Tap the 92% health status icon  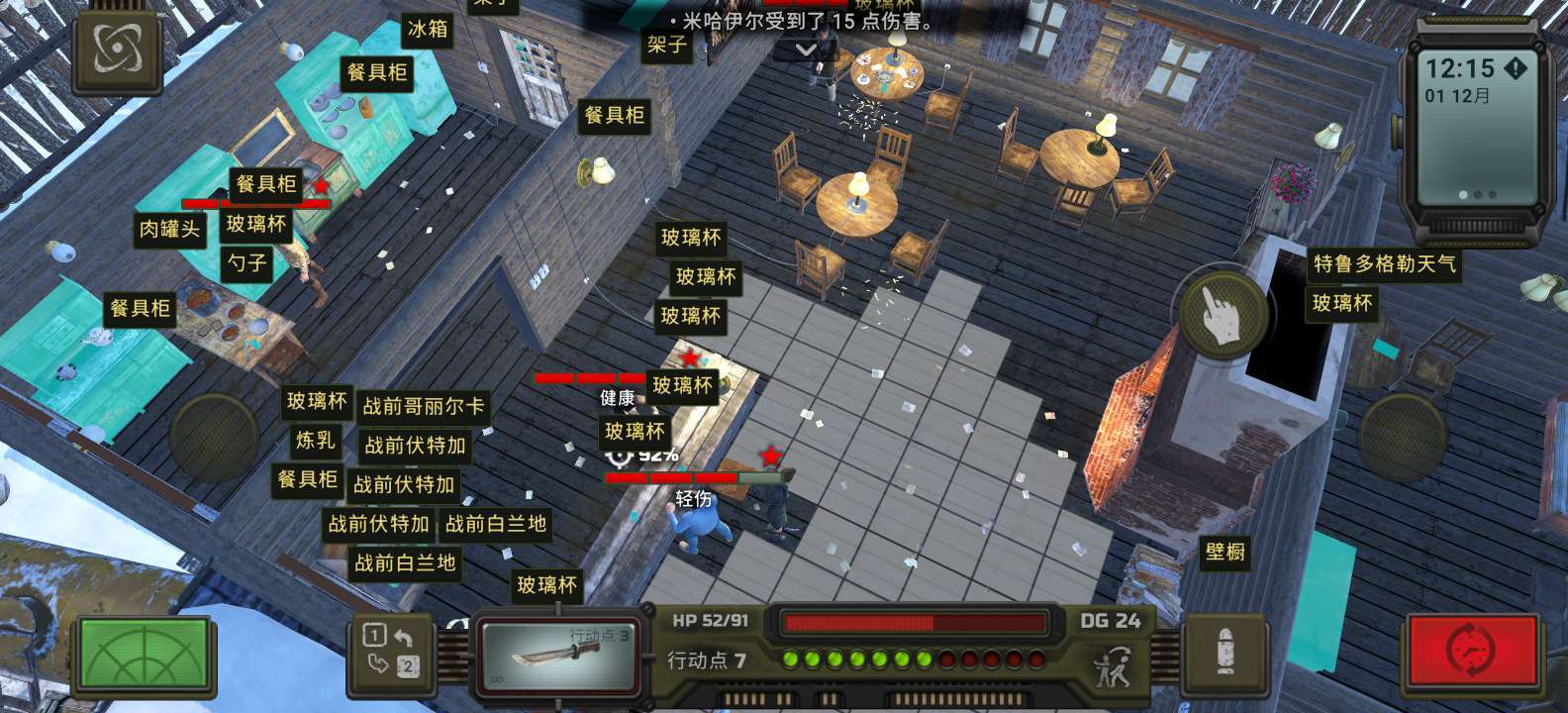[x=622, y=457]
